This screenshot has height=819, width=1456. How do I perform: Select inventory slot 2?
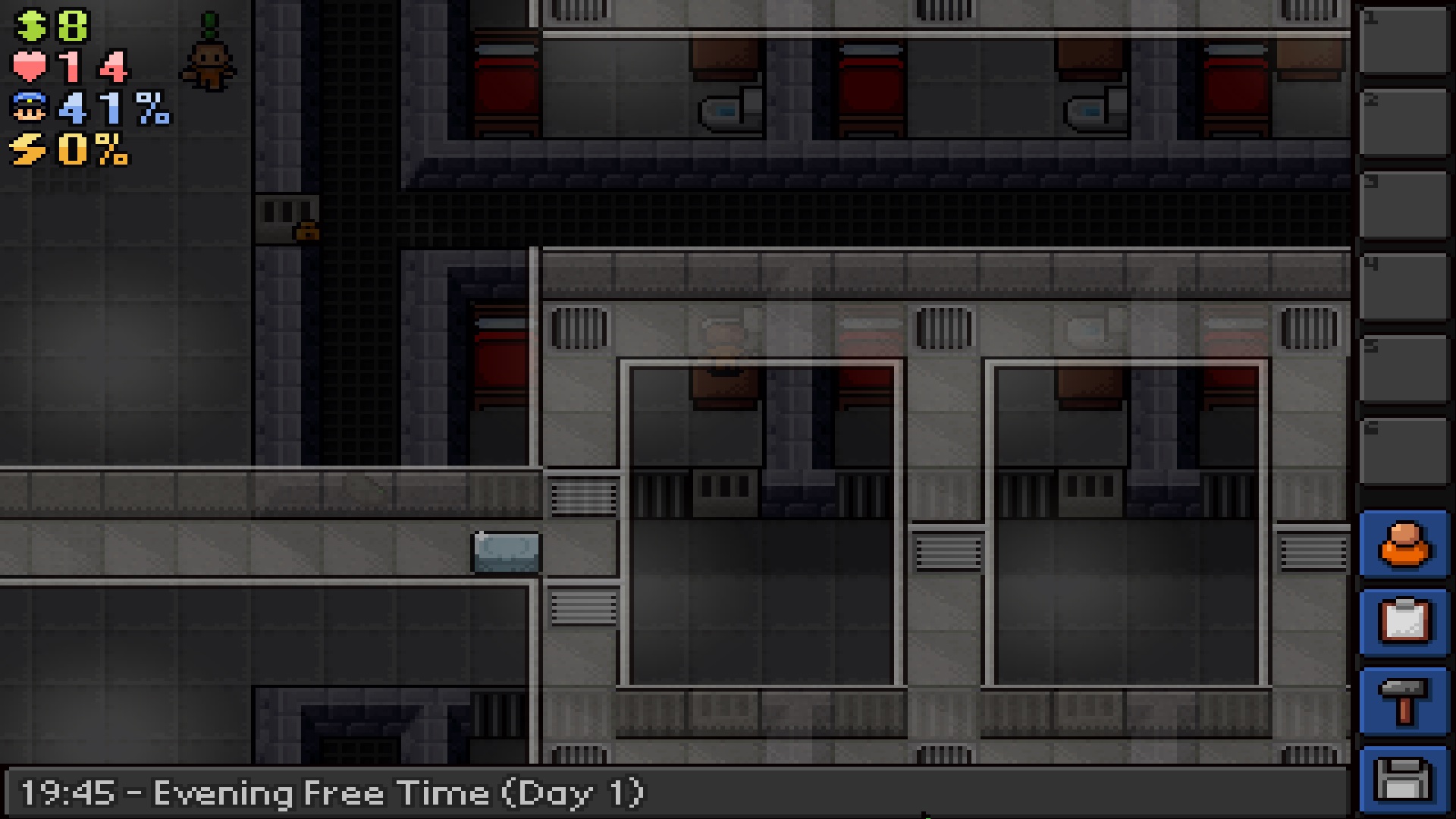[1404, 121]
